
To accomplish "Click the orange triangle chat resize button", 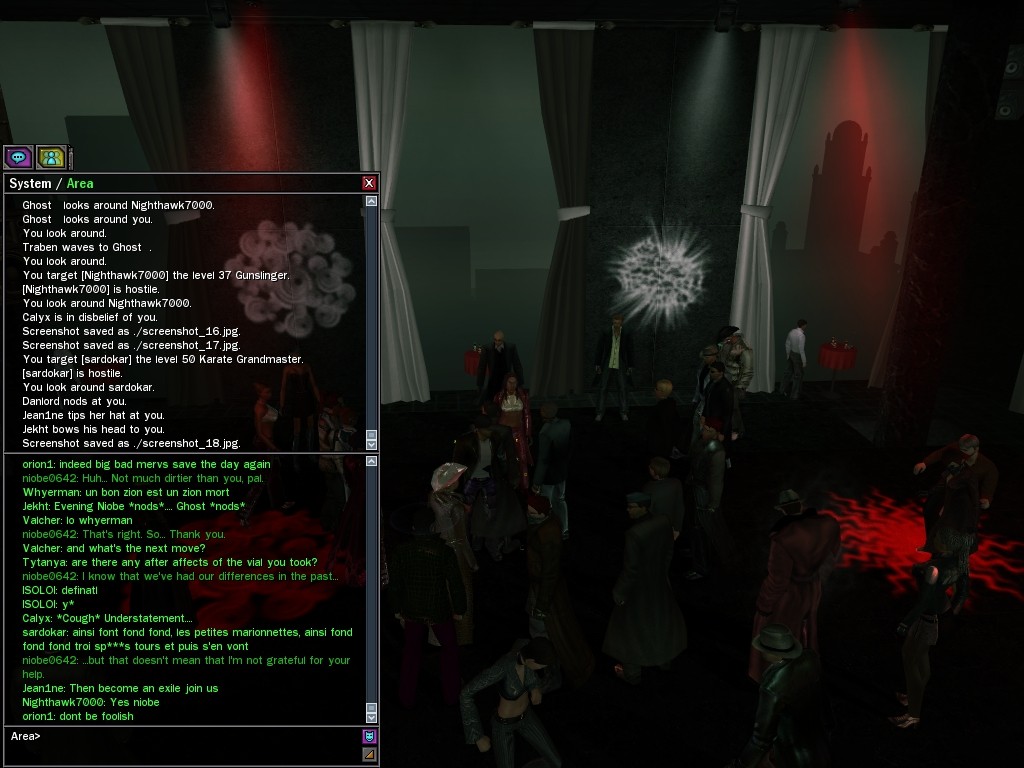I will pyautogui.click(x=369, y=754).
